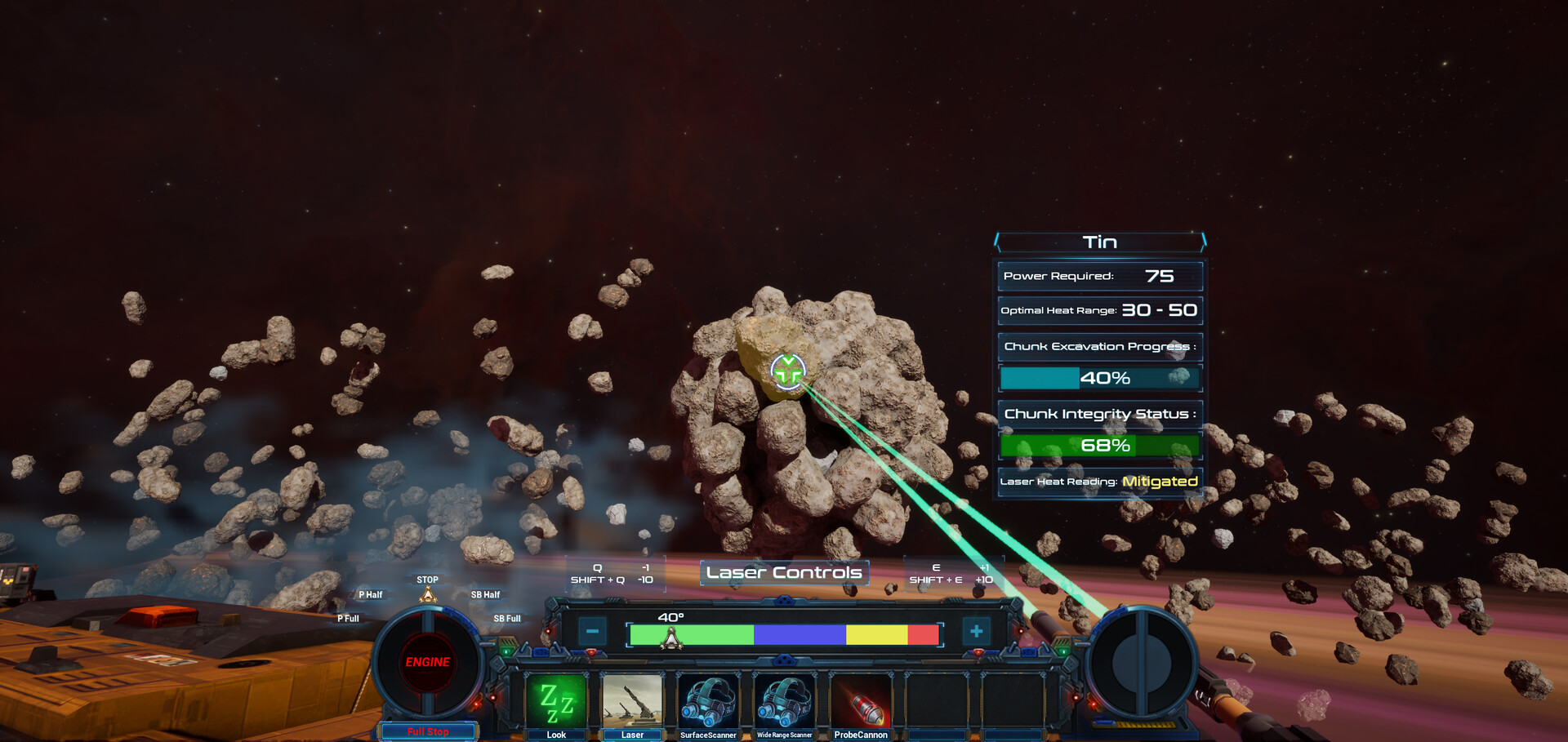Increase laser heat with the plus button

point(976,631)
